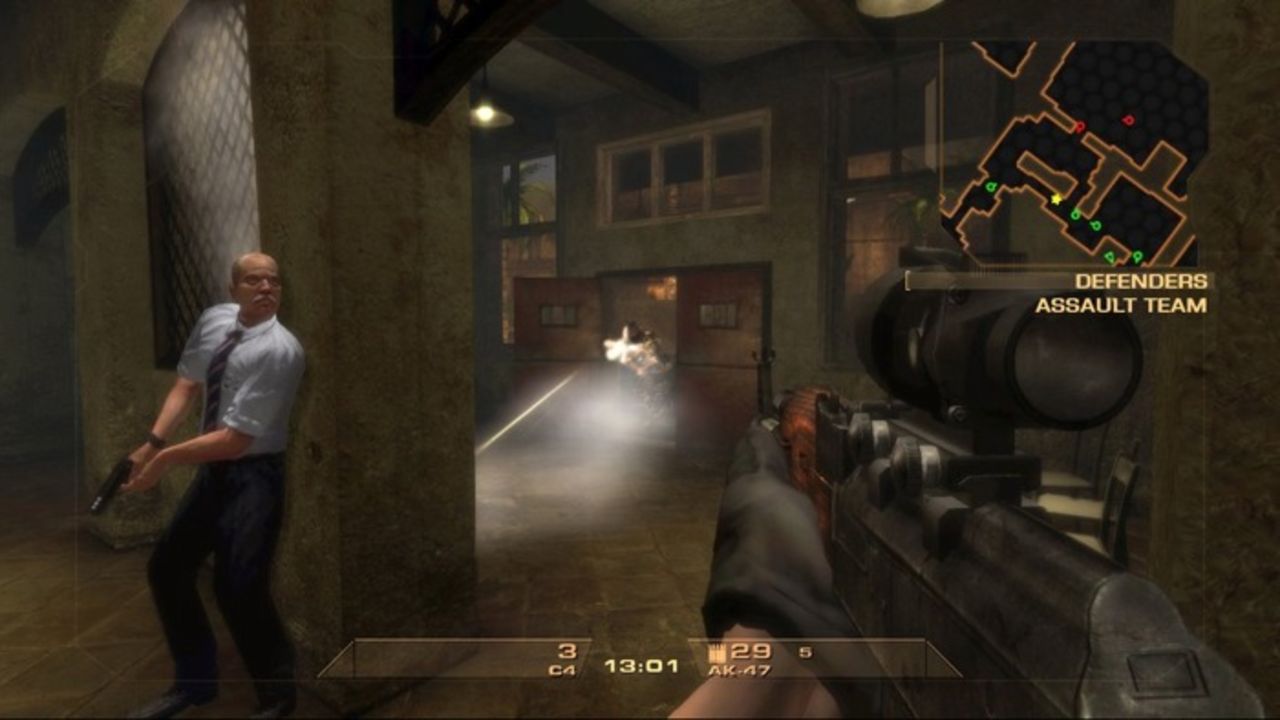Select the yellow star player marker on minimap

point(1056,199)
